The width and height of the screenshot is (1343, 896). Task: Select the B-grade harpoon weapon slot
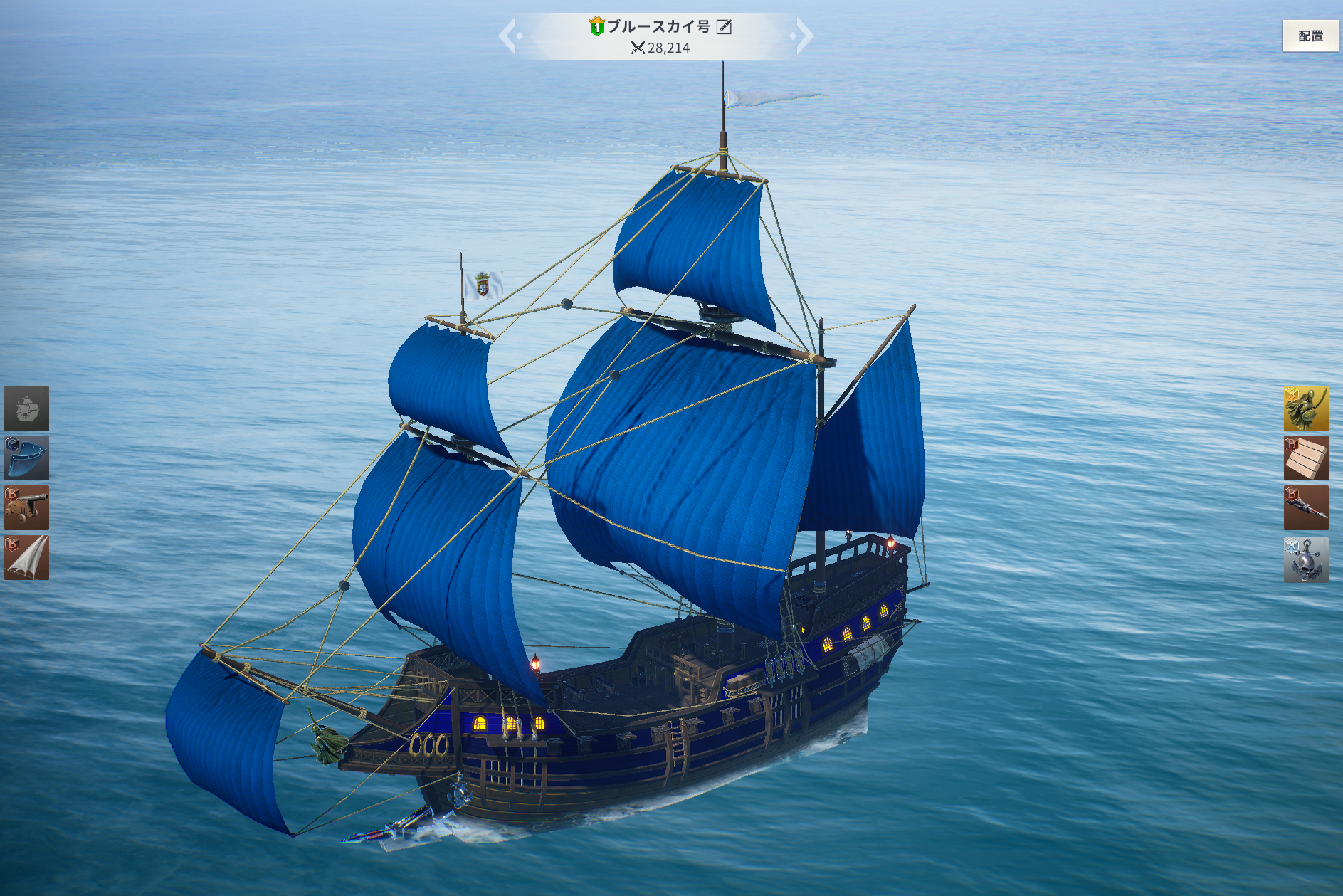[1305, 508]
